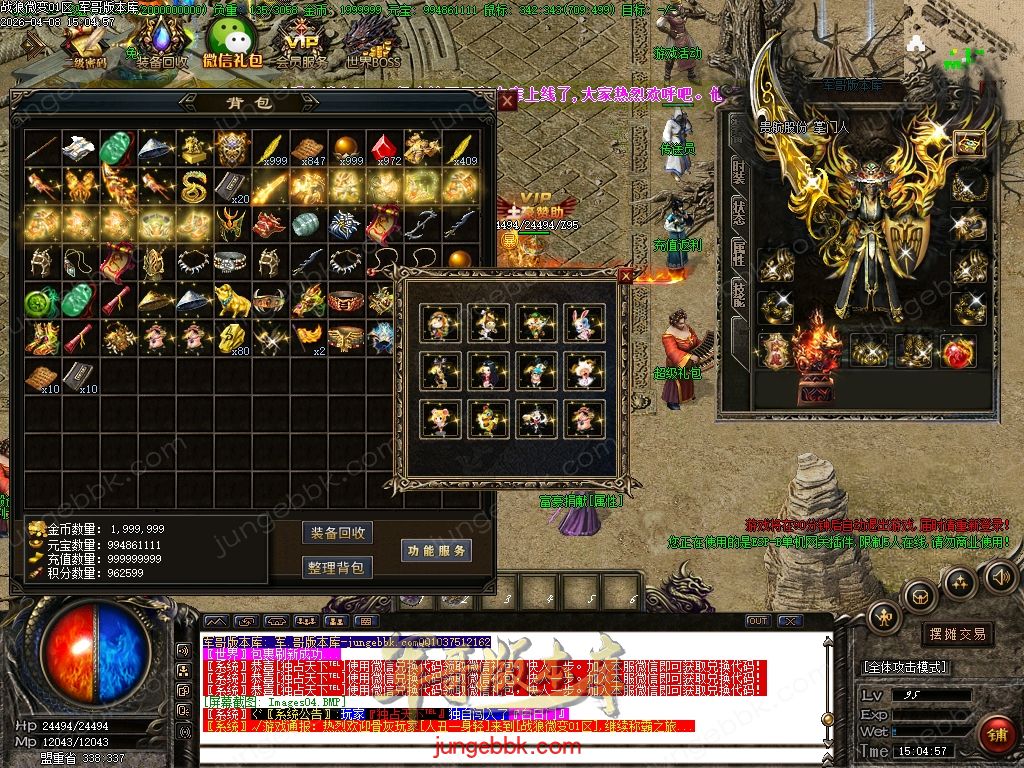
Task: Toggle the 全体攻击模式 attack mode
Action: click(905, 667)
